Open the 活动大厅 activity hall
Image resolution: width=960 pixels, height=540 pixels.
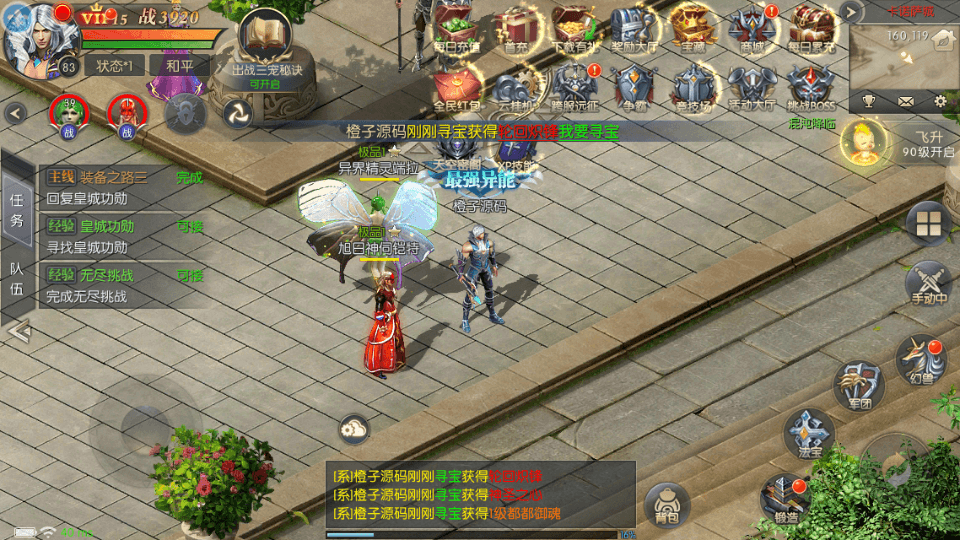pyautogui.click(x=752, y=88)
